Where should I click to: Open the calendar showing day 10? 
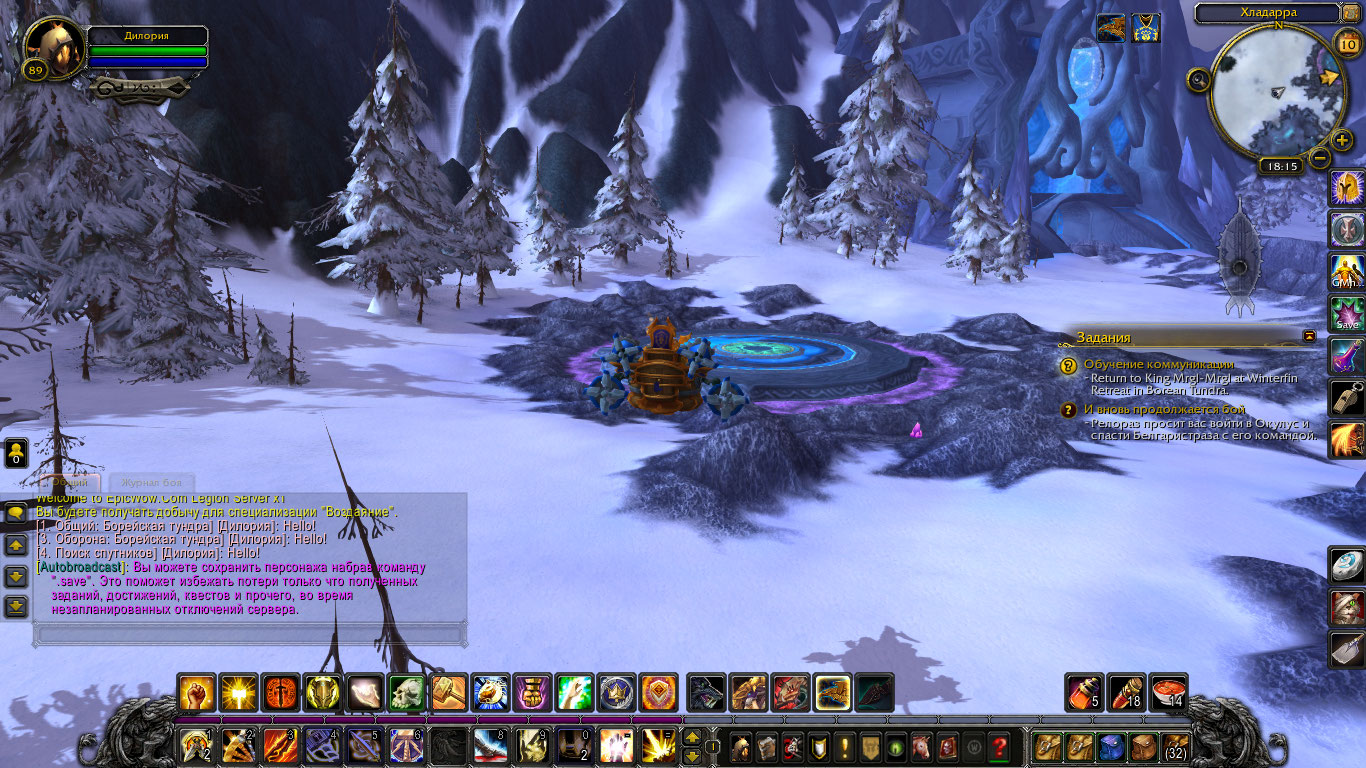[x=1346, y=42]
